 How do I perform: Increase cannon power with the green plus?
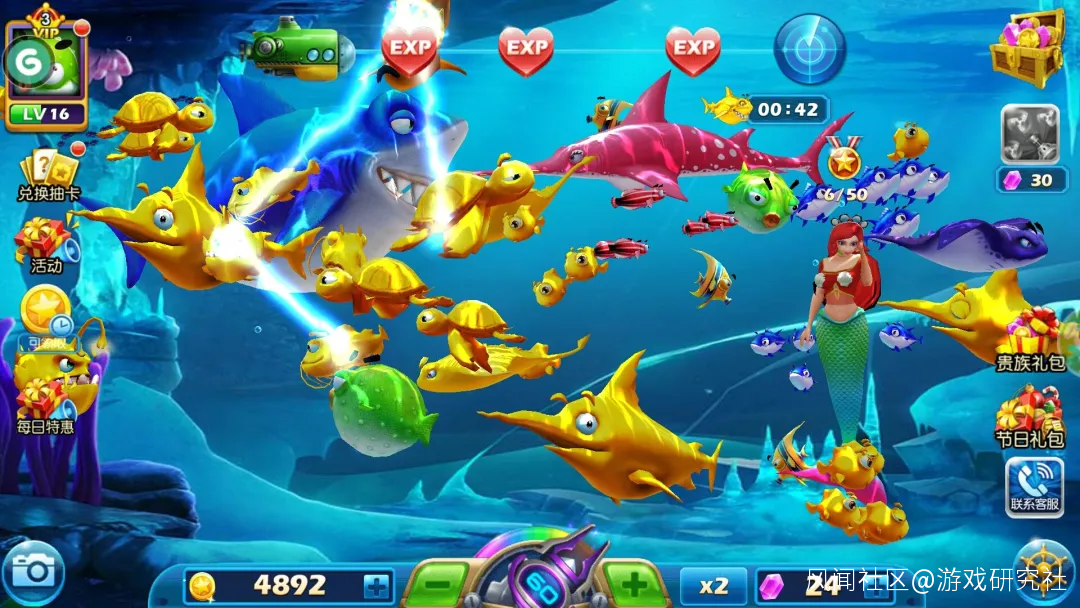(634, 585)
